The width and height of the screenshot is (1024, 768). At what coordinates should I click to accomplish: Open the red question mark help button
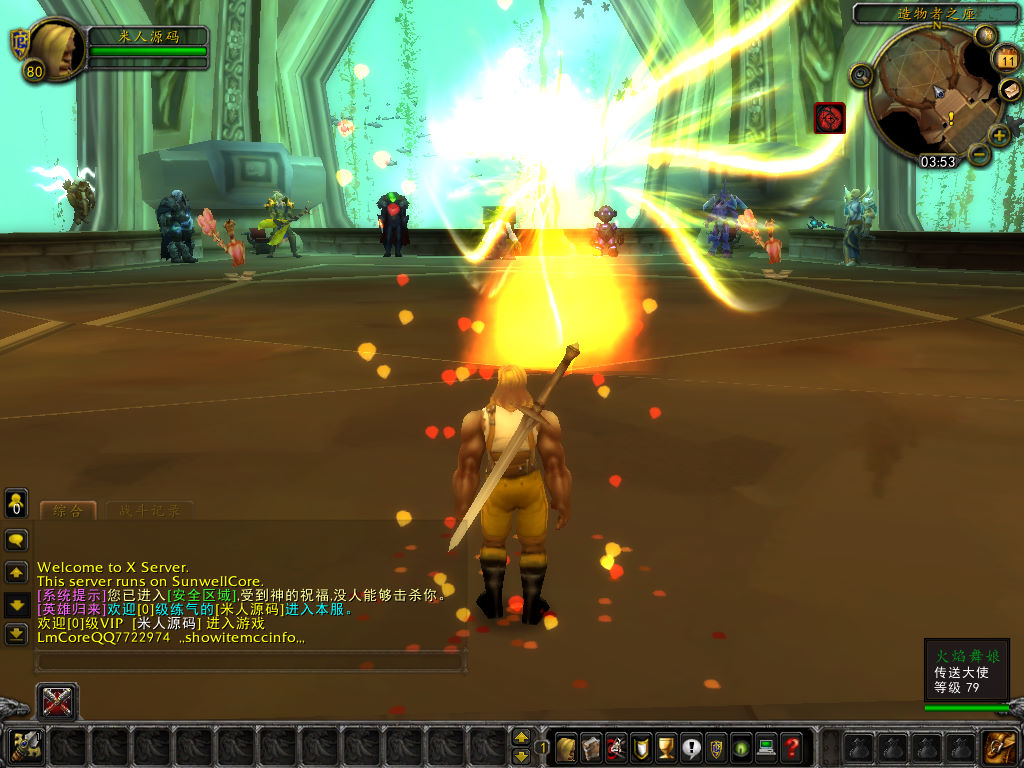click(x=791, y=746)
